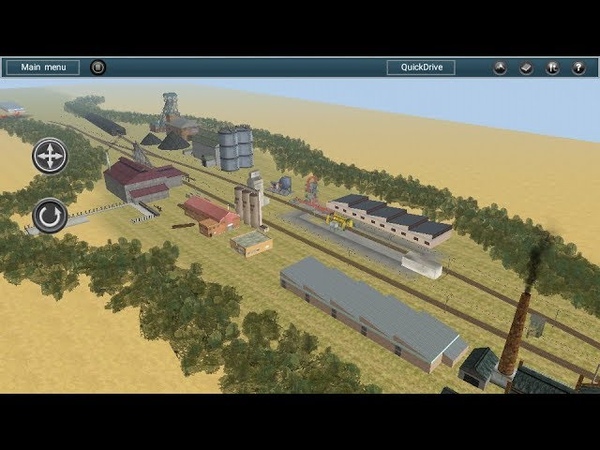The width and height of the screenshot is (600, 450).
Task: Click the round icon beside Main menu
Action: [x=98, y=68]
